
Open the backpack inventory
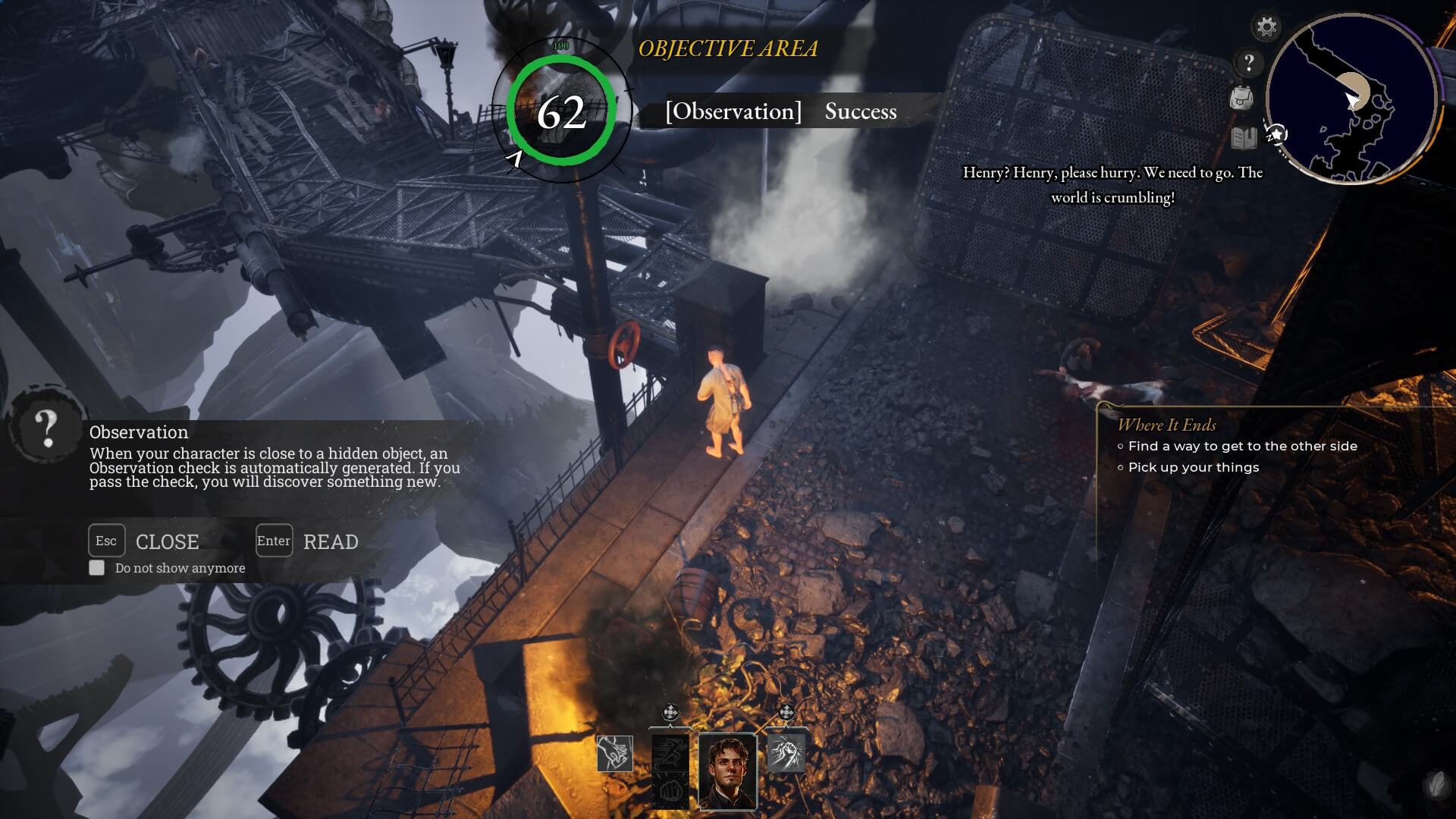(1241, 98)
